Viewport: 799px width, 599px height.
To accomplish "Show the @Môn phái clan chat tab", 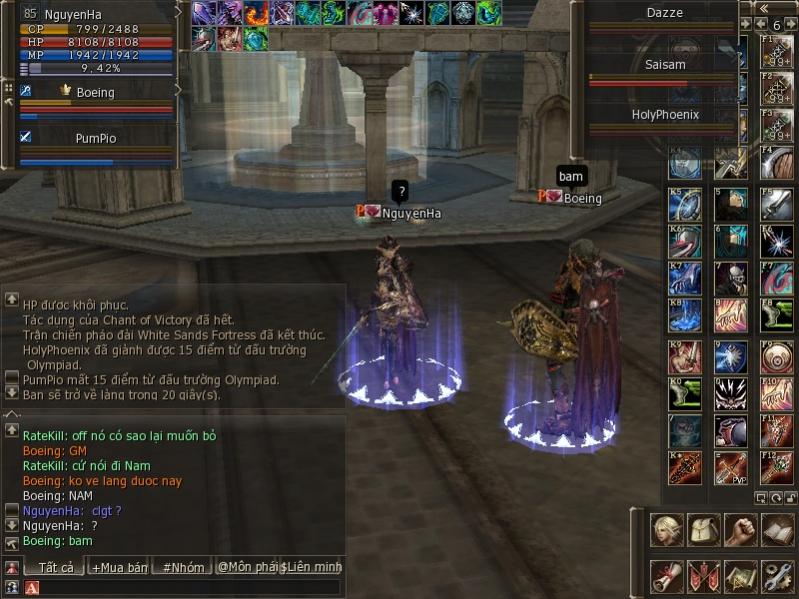I will 246,567.
